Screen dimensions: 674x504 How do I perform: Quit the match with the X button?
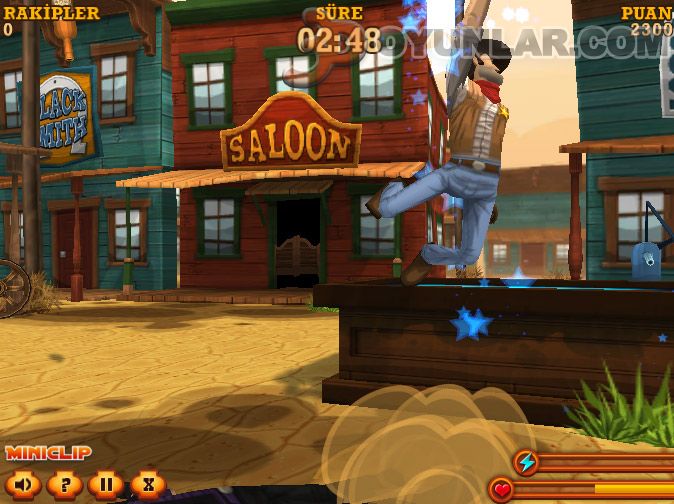(147, 485)
